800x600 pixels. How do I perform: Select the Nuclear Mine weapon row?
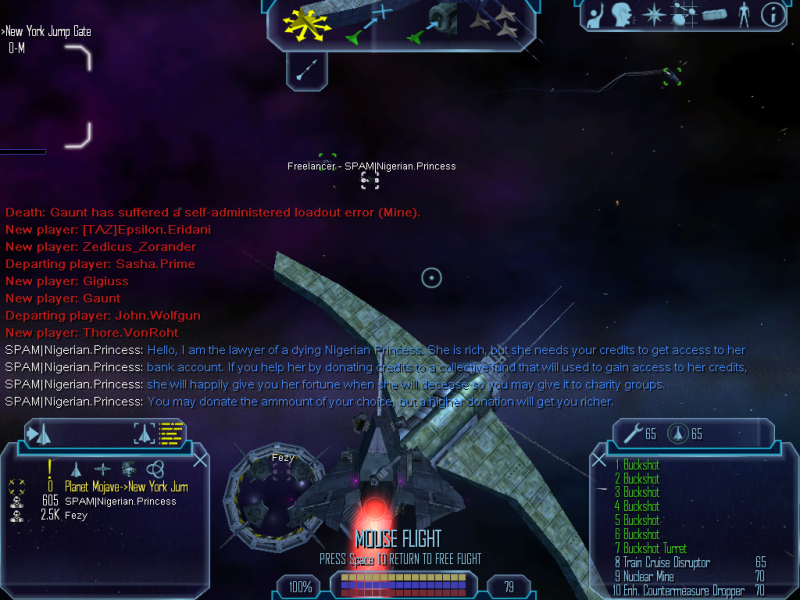650,577
